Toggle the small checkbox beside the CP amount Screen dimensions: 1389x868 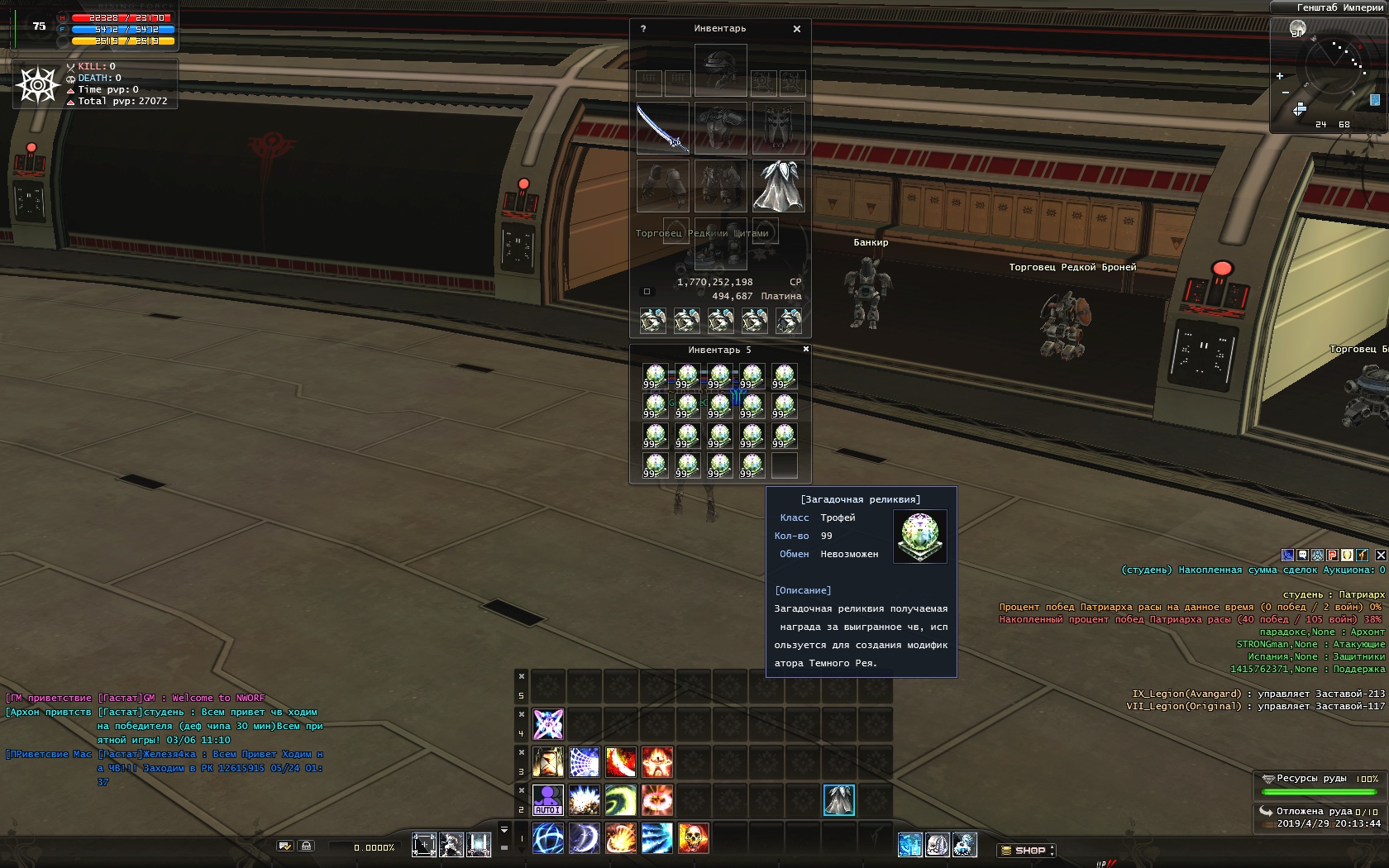647,292
